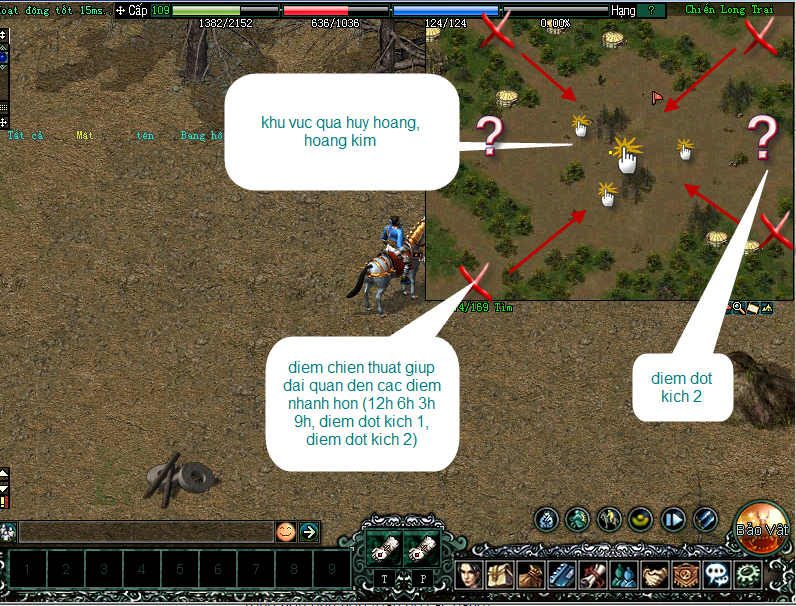Send chat message with green arrow button

[309, 531]
